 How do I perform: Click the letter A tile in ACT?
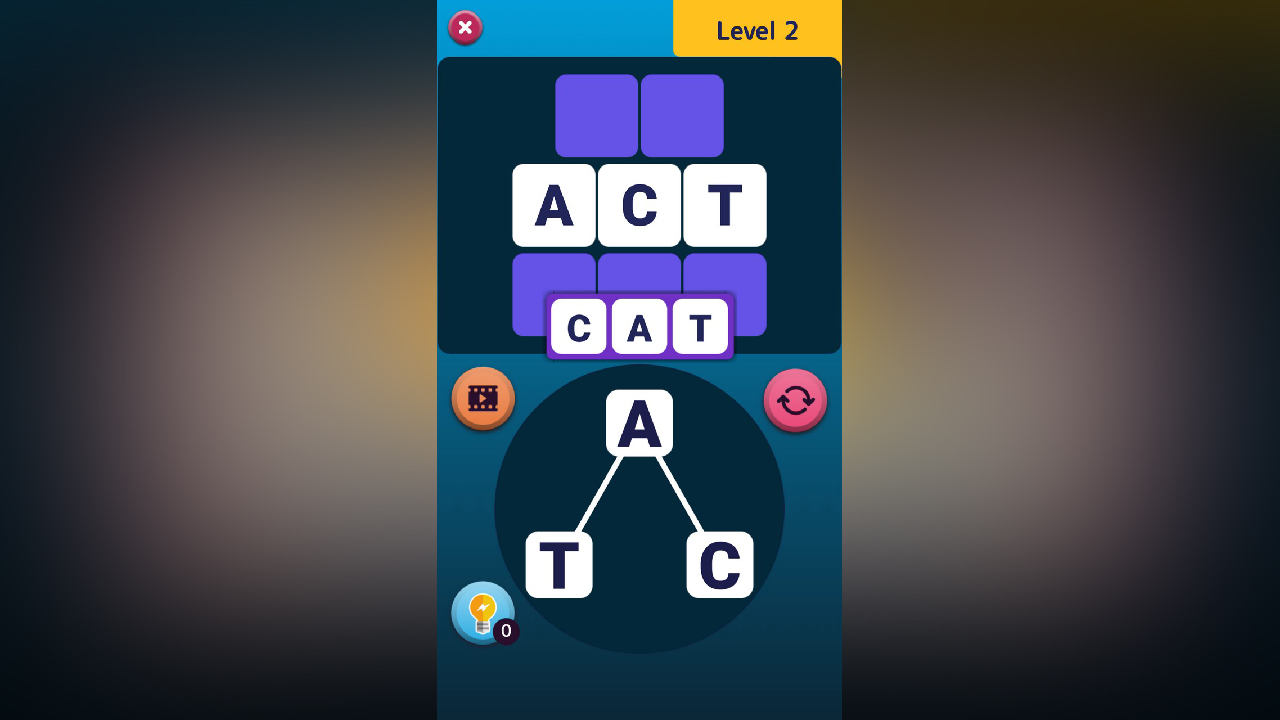click(x=554, y=205)
